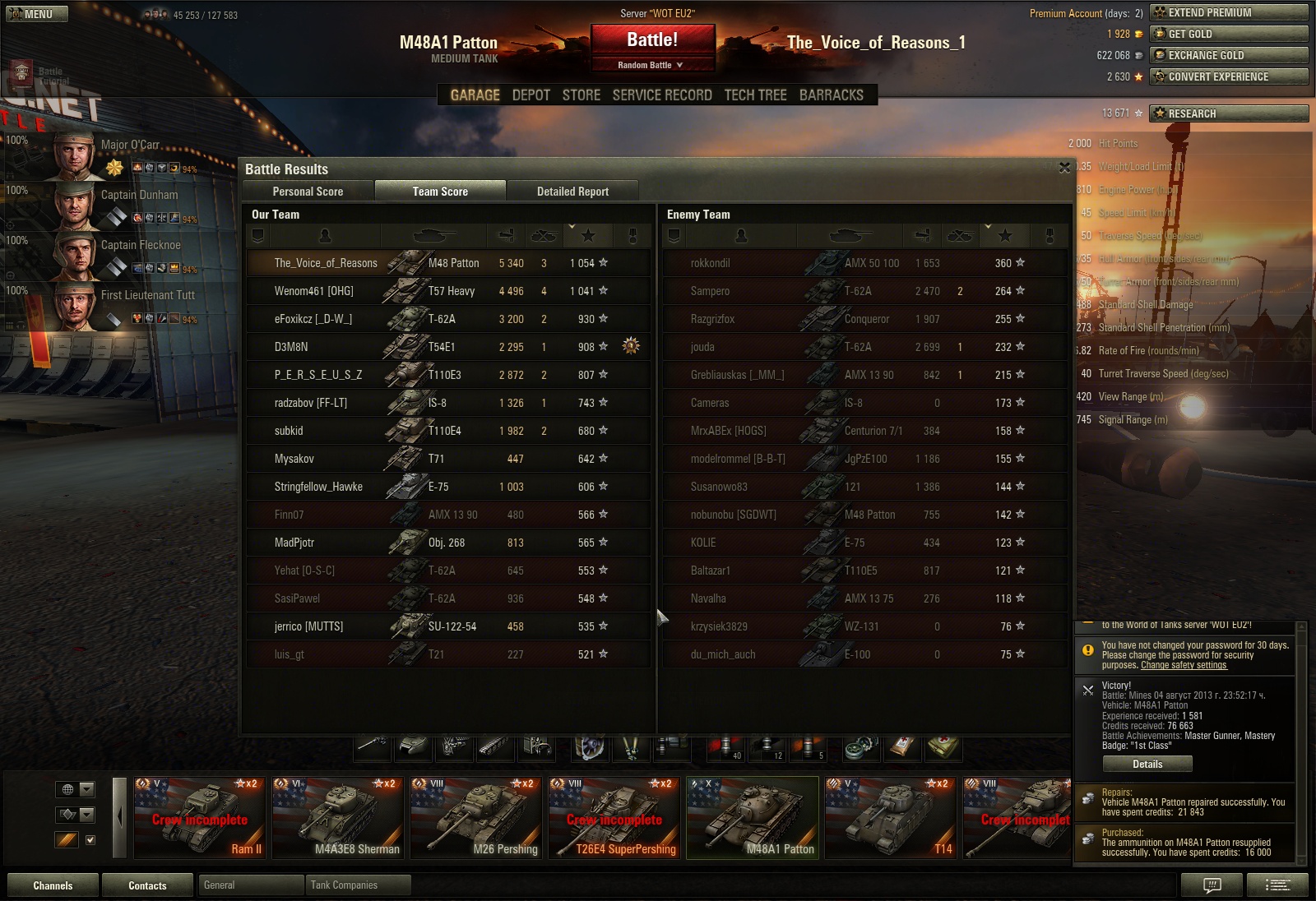
Task: Visit the BARRACKS
Action: 831,95
